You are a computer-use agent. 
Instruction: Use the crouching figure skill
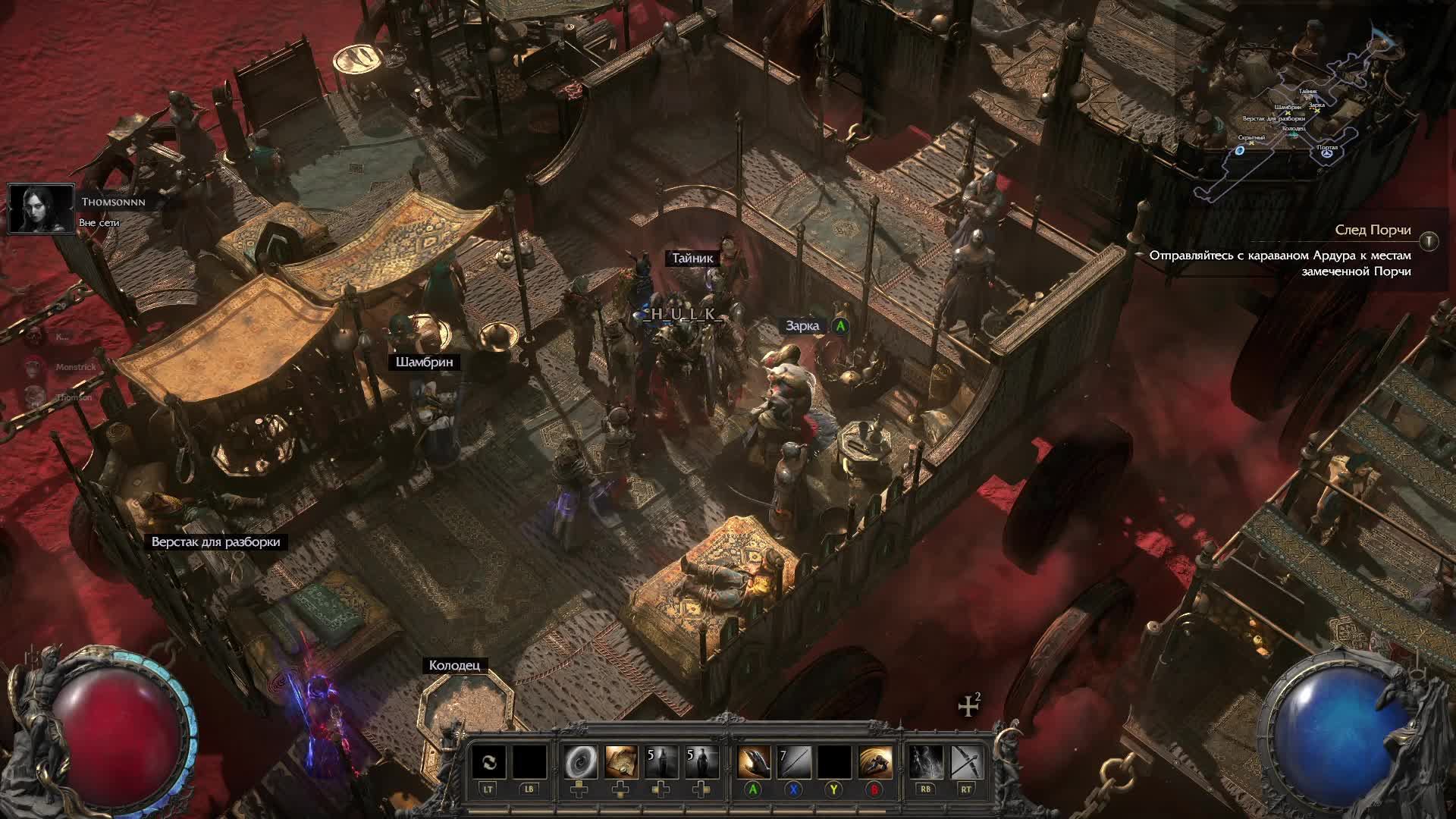(874, 762)
